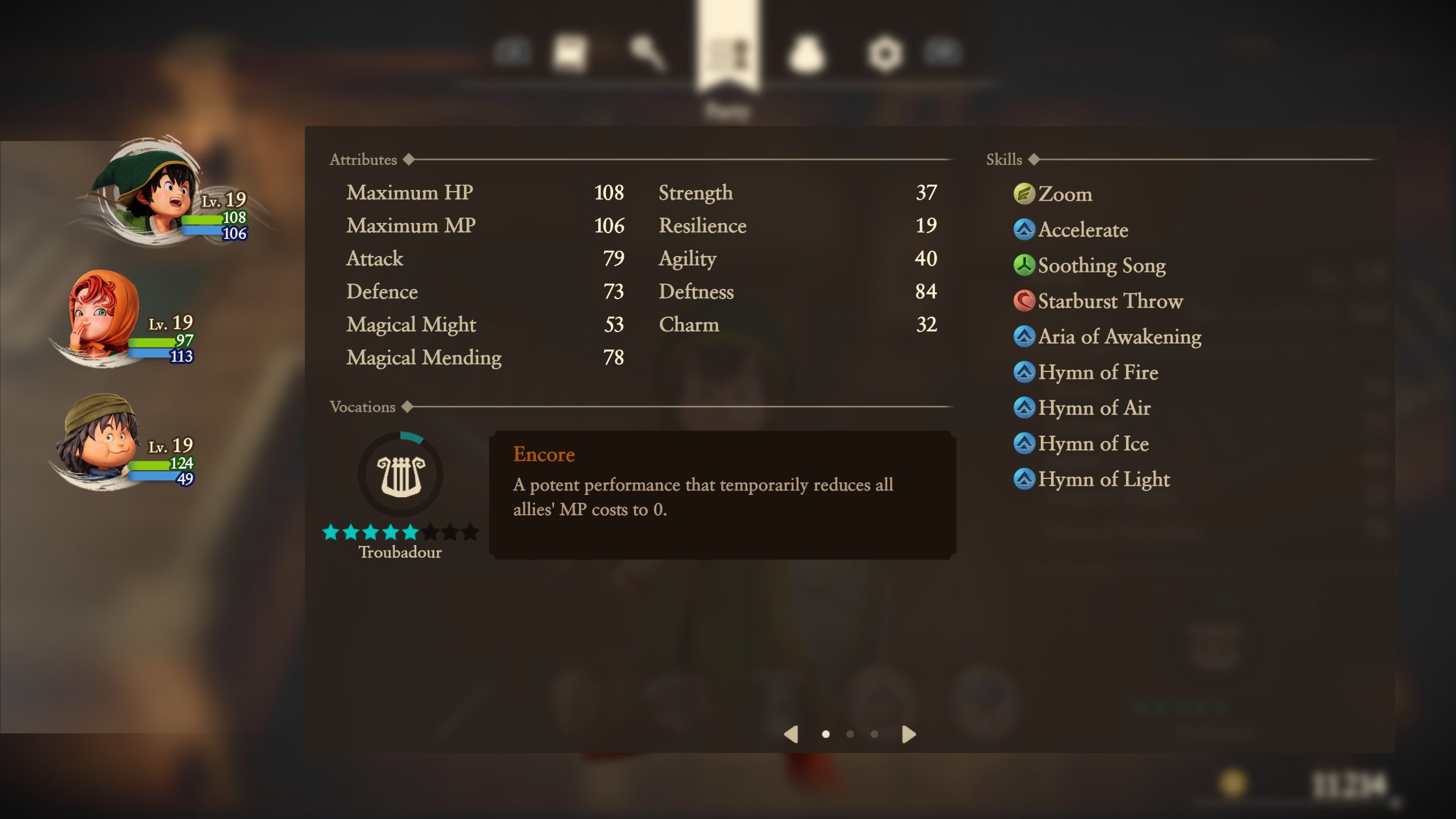The image size is (1456, 819).
Task: Select the third page indicator dot
Action: (874, 734)
